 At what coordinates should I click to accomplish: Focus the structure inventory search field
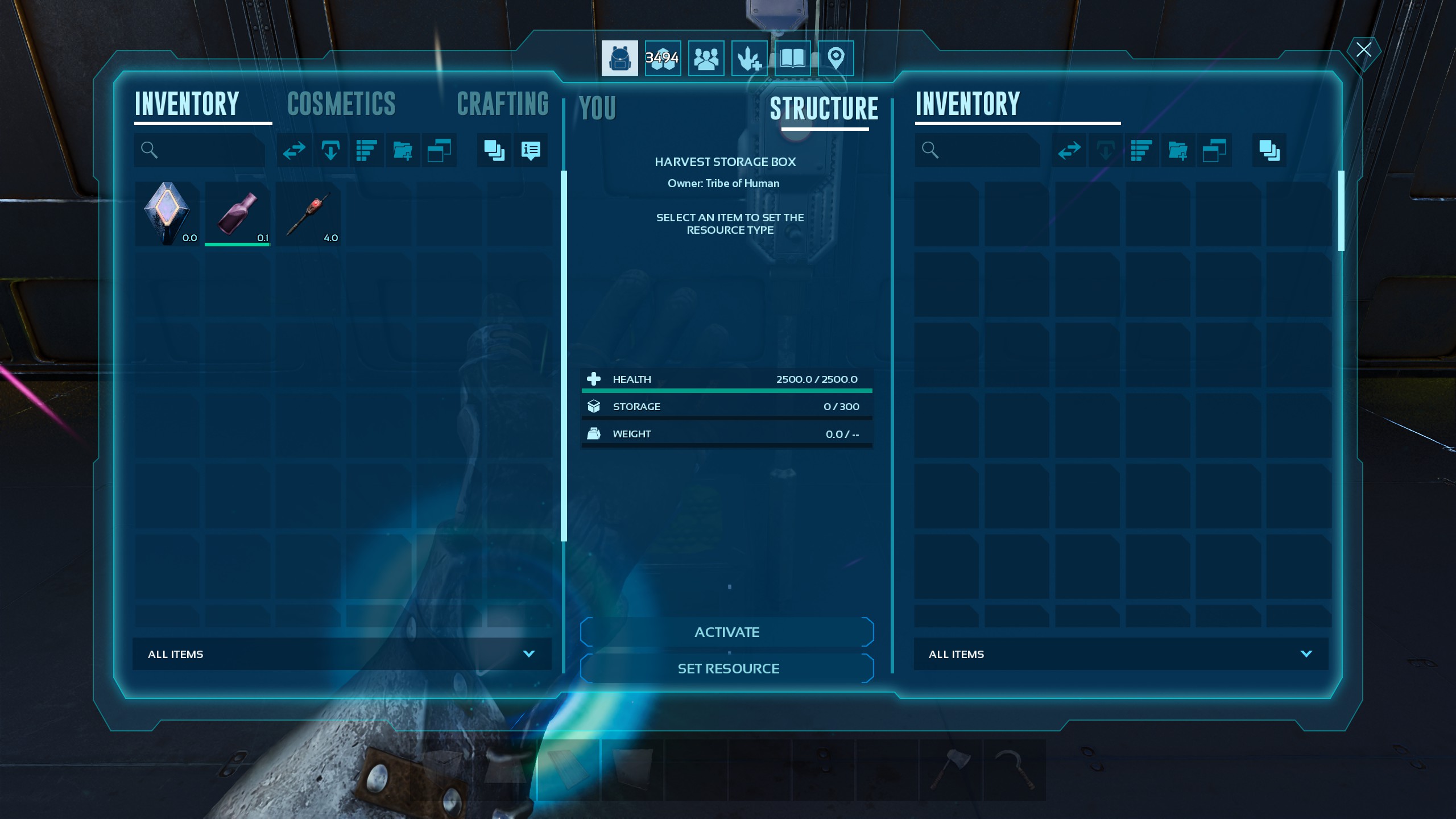(984, 150)
